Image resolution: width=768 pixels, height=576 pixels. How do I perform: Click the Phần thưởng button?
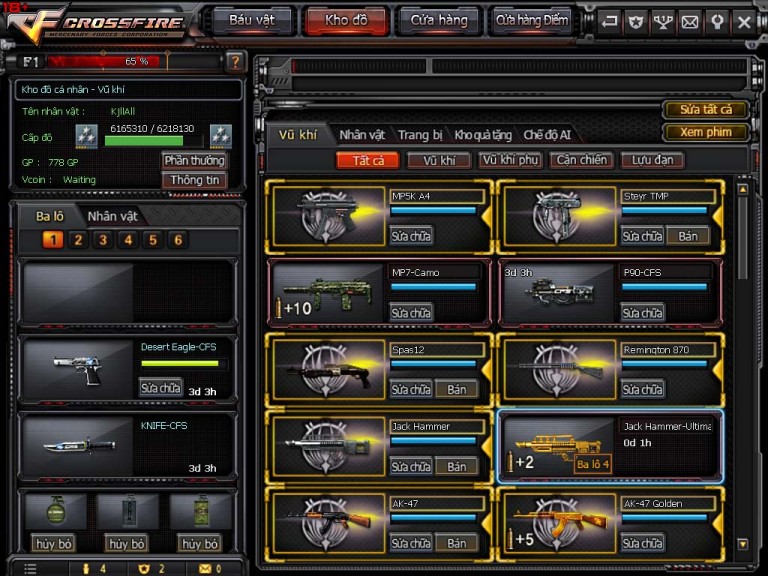tap(194, 160)
